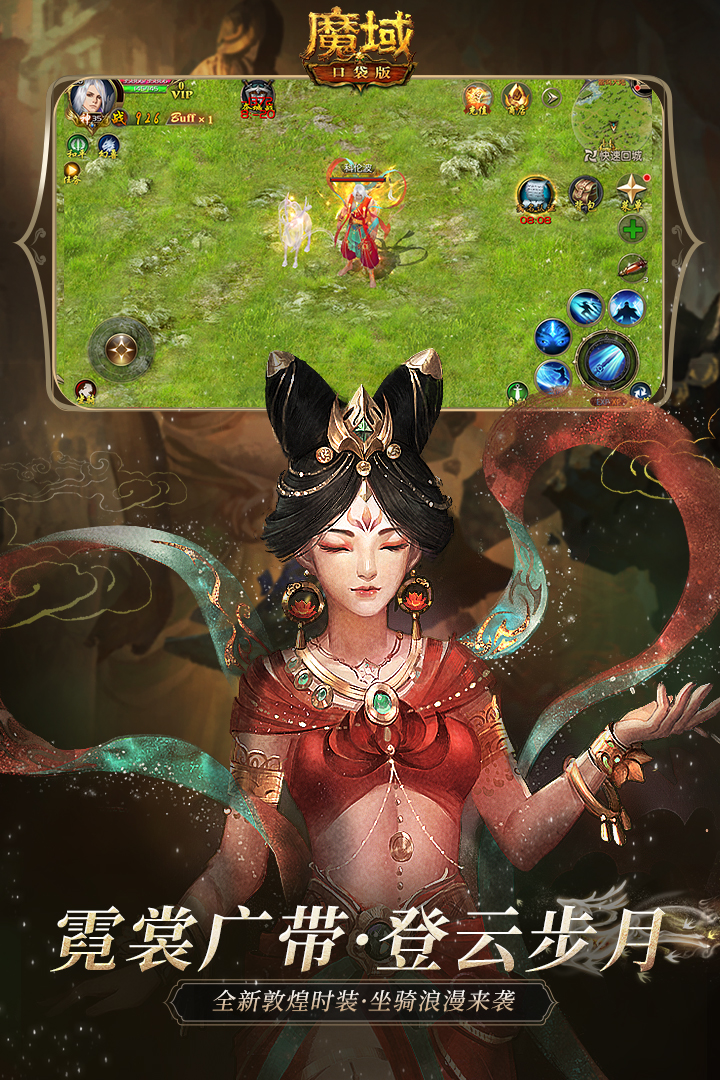The image size is (720, 1080).
Task: Open the 充值 recharge icon
Action: 476,98
